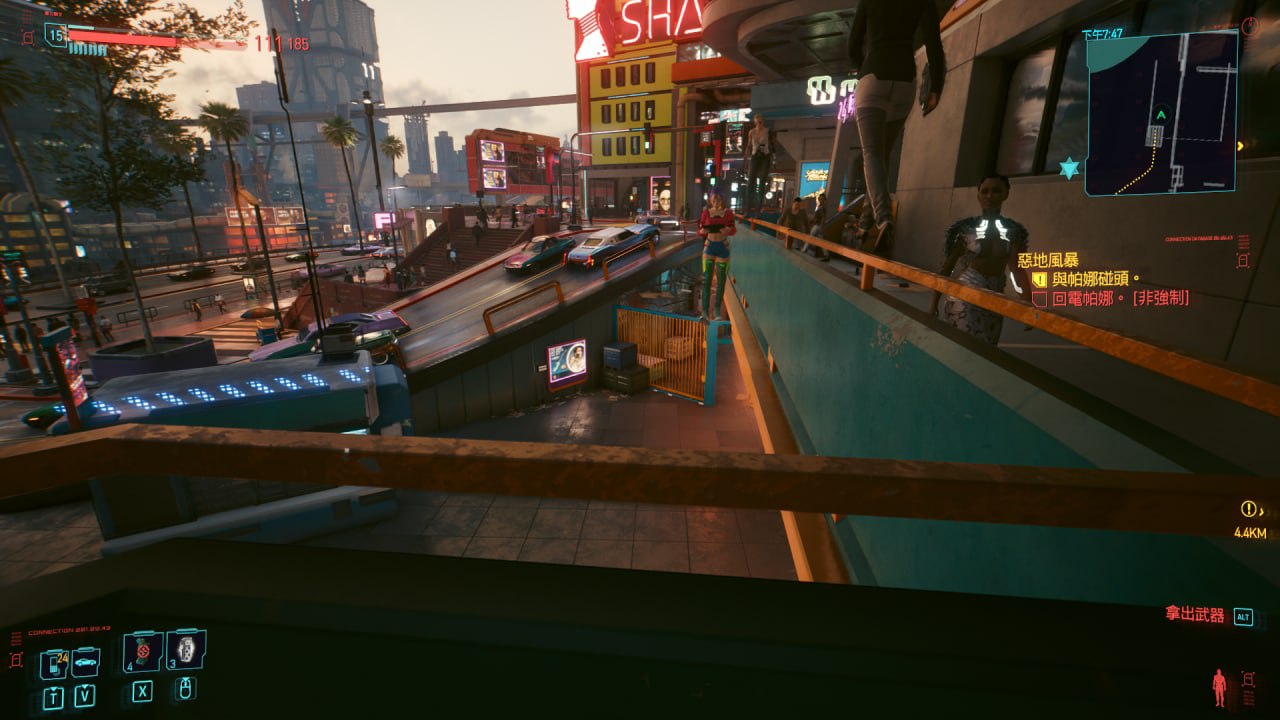Screen dimensions: 1280x720
Task: Click the yellow quest distance marker
Action: (1249, 509)
